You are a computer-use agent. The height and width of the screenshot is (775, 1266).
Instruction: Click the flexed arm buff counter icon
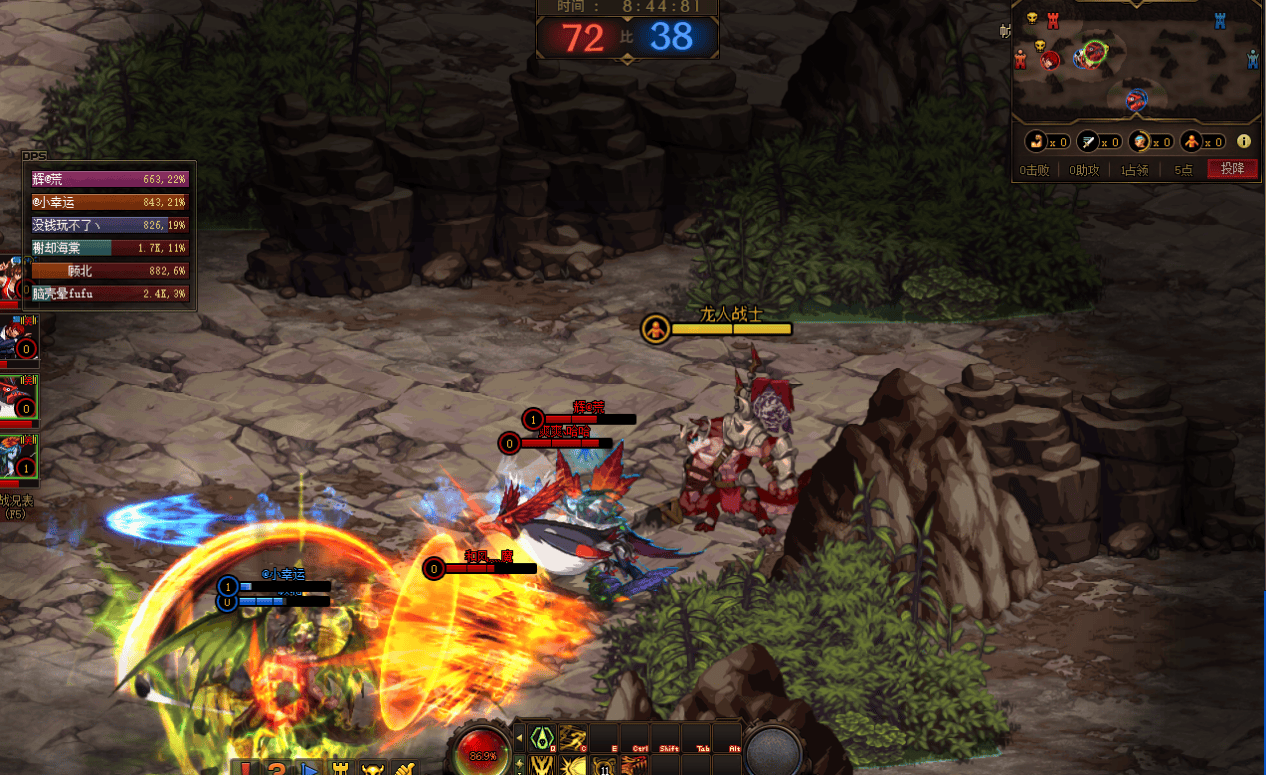pyautogui.click(x=1035, y=142)
